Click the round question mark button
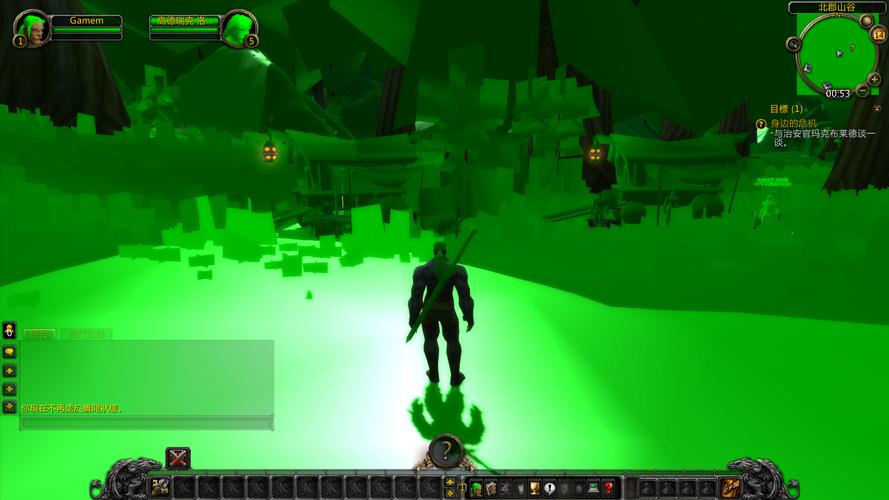 446,451
